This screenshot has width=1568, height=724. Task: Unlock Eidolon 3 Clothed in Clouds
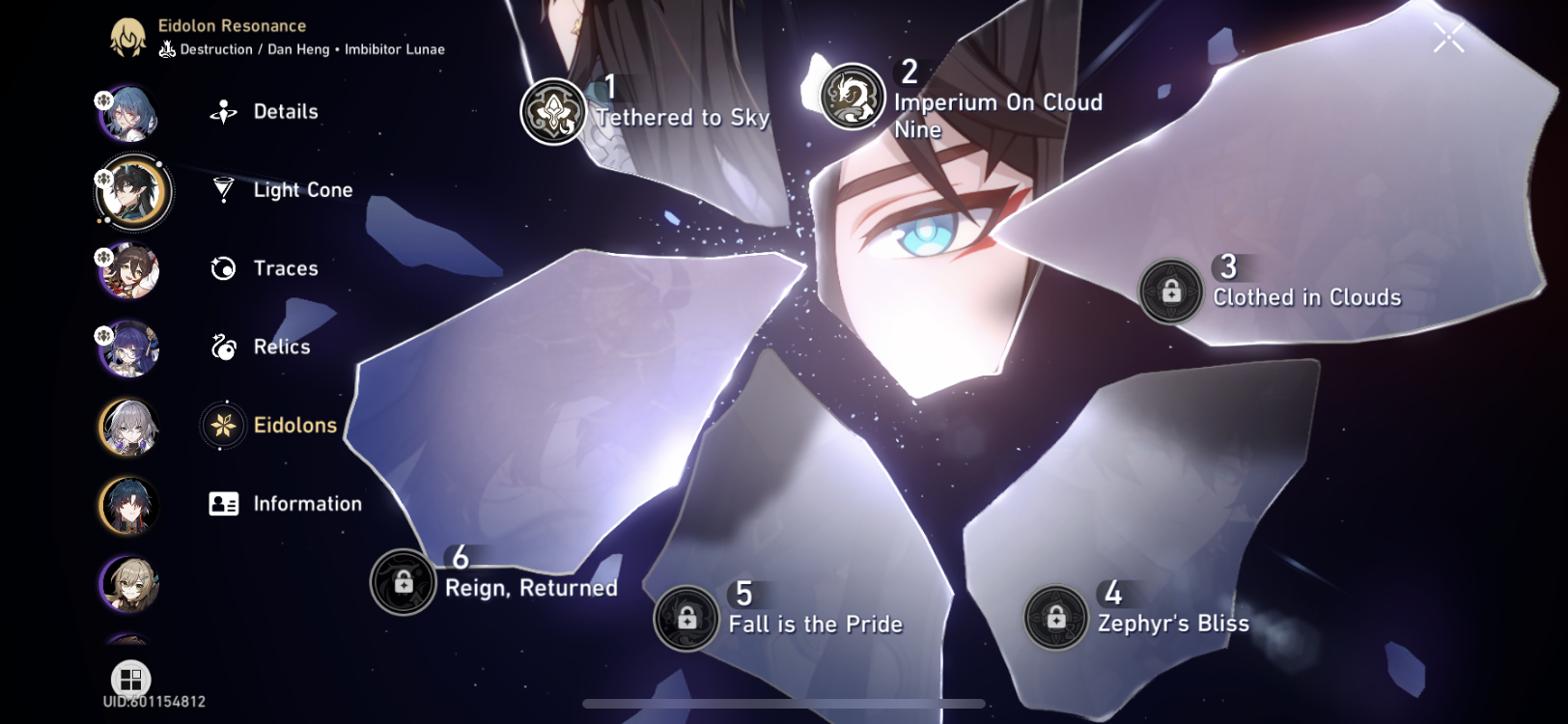pyautogui.click(x=1174, y=291)
